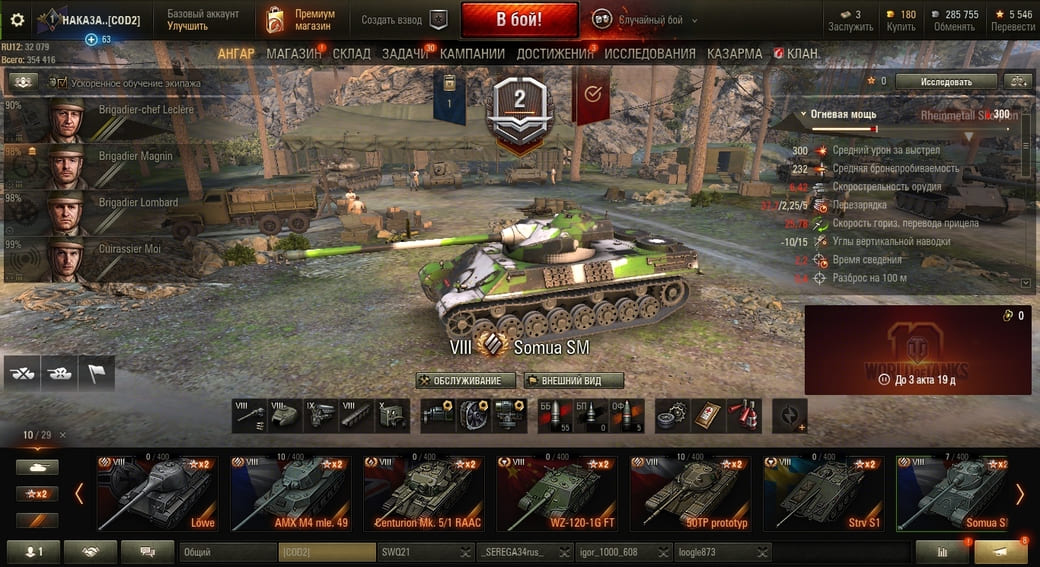This screenshot has height=567, width=1040.
Task: Switch to the Магазин tab
Action: click(294, 53)
